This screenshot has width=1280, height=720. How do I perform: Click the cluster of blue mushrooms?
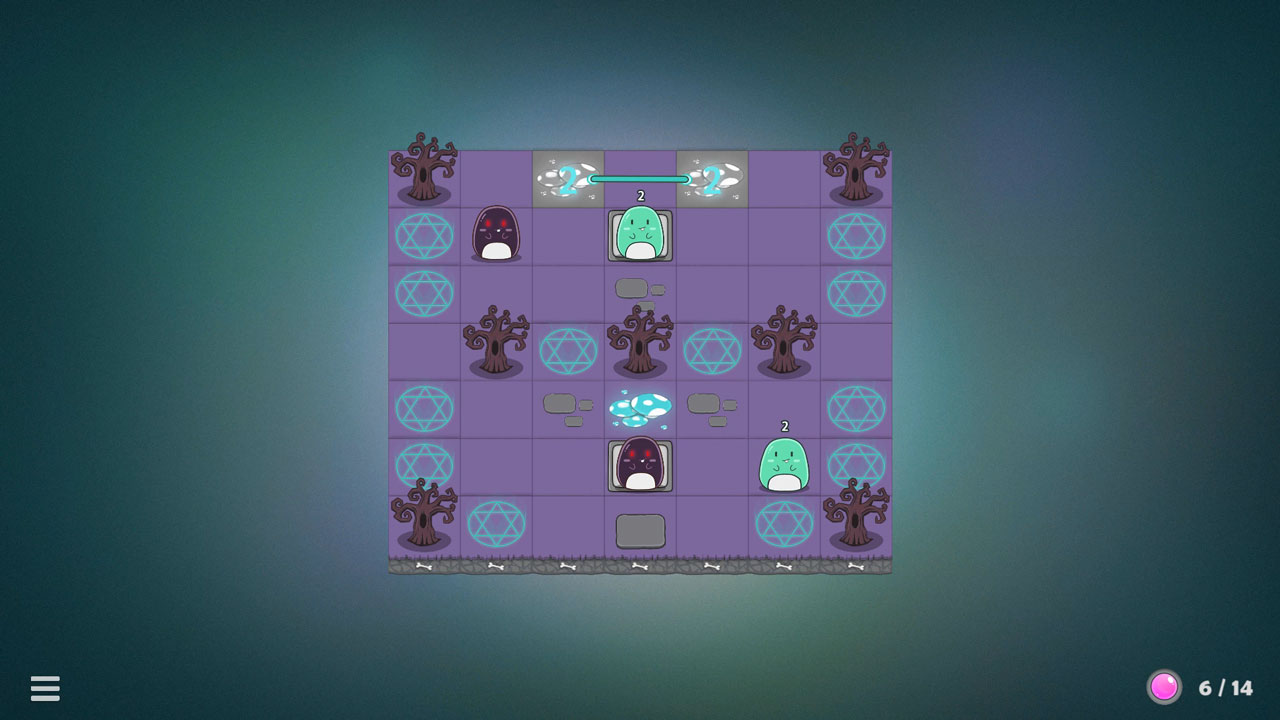coord(640,405)
